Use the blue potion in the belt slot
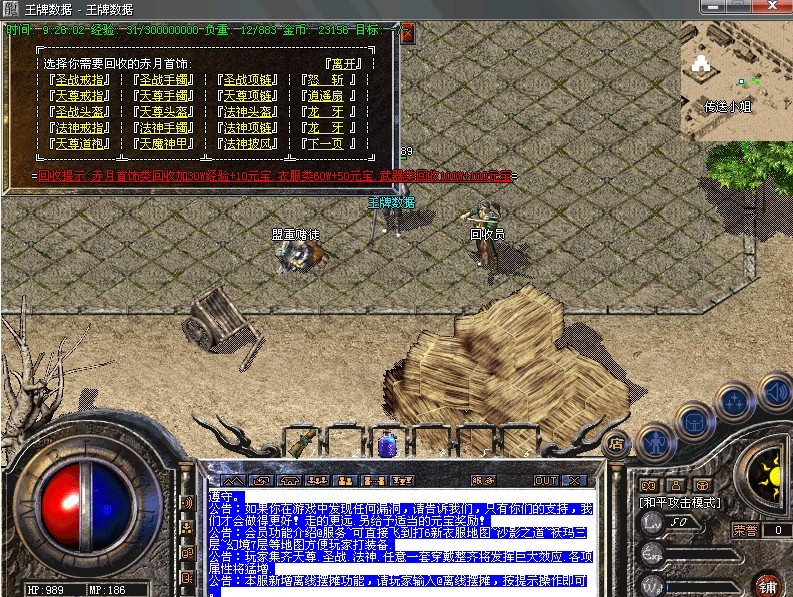Screen dimensions: 793x597 click(386, 443)
